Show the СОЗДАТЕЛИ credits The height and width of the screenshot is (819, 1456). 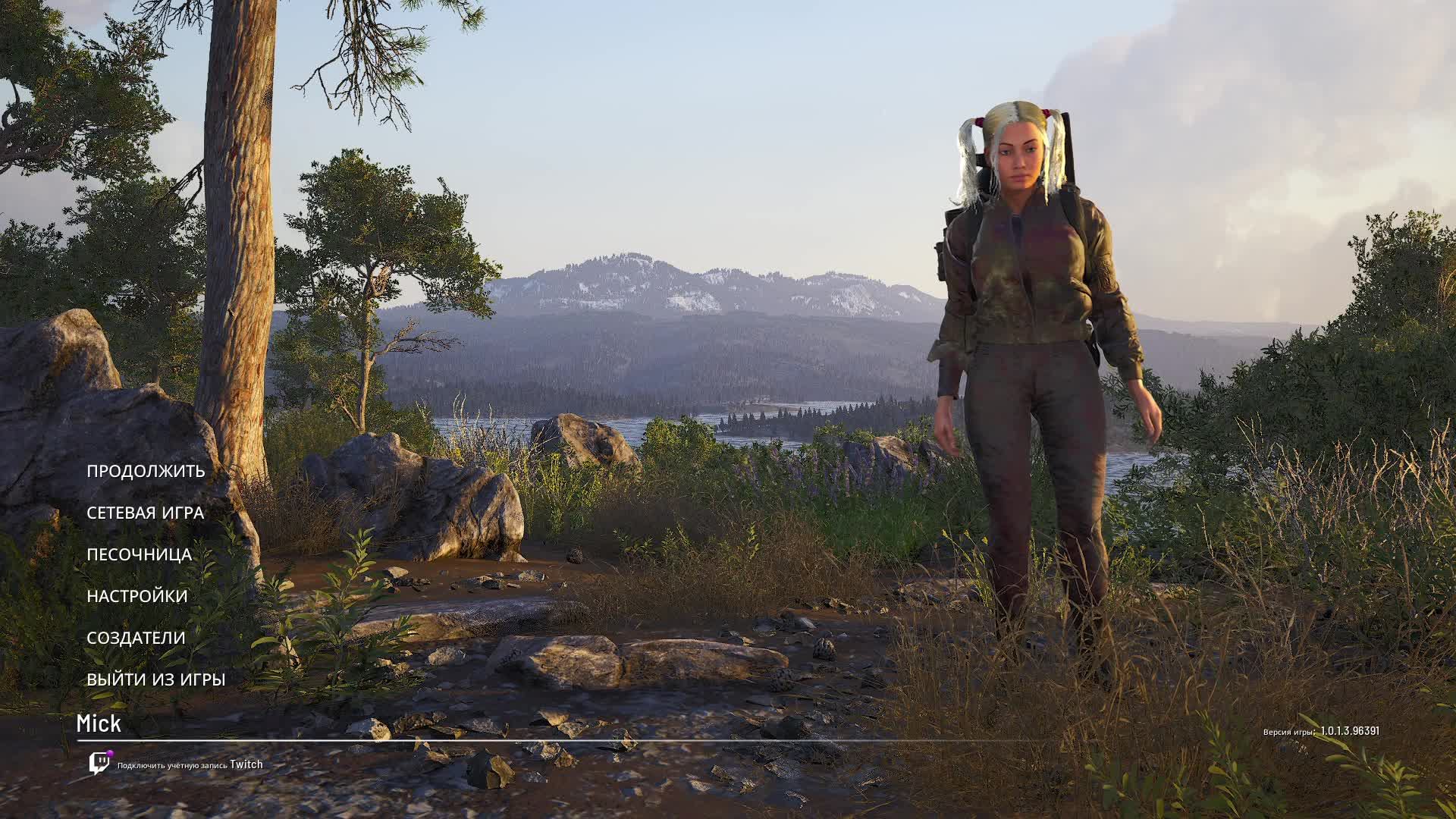(136, 638)
